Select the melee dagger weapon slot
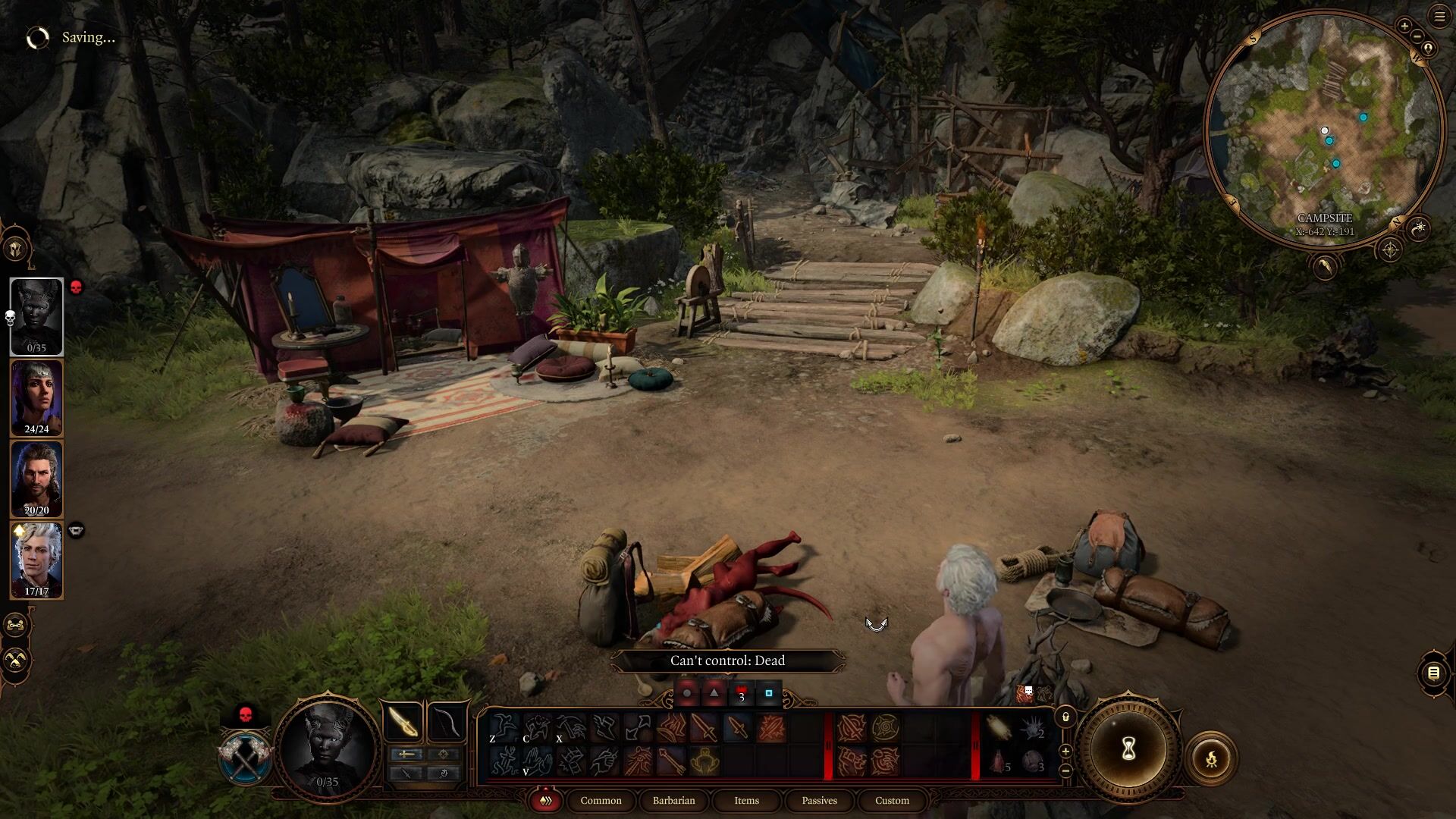Image resolution: width=1456 pixels, height=819 pixels. tap(403, 722)
